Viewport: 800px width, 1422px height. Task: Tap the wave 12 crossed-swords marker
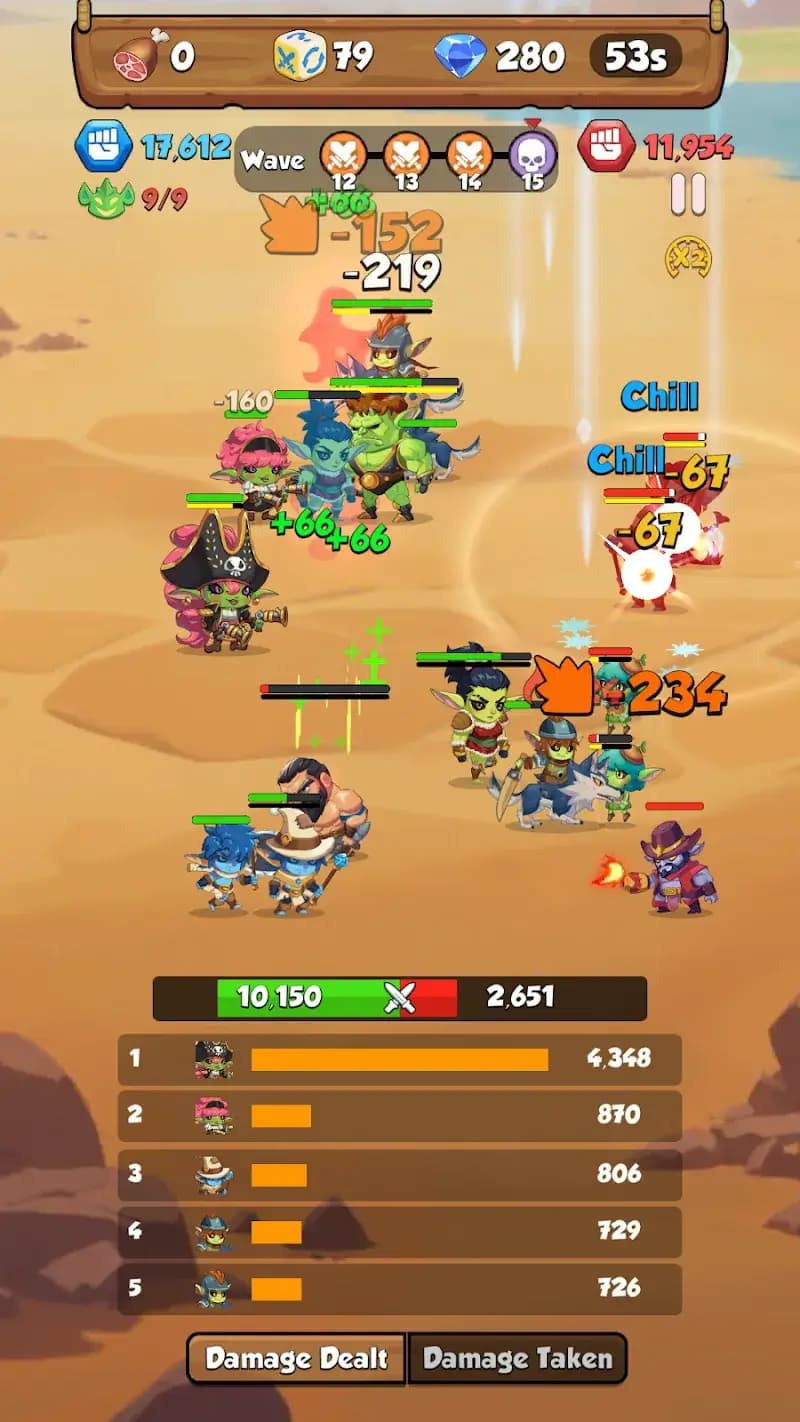[x=343, y=156]
